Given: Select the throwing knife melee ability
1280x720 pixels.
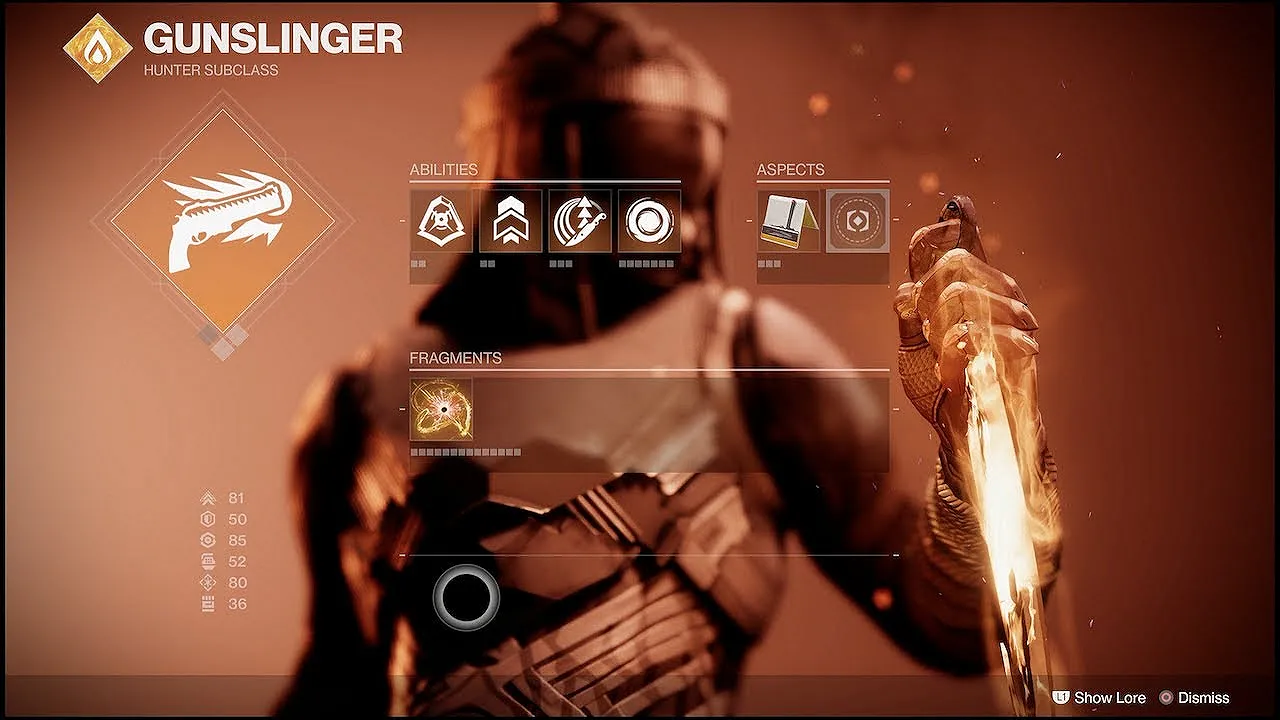Looking at the screenshot, I should click(x=580, y=221).
